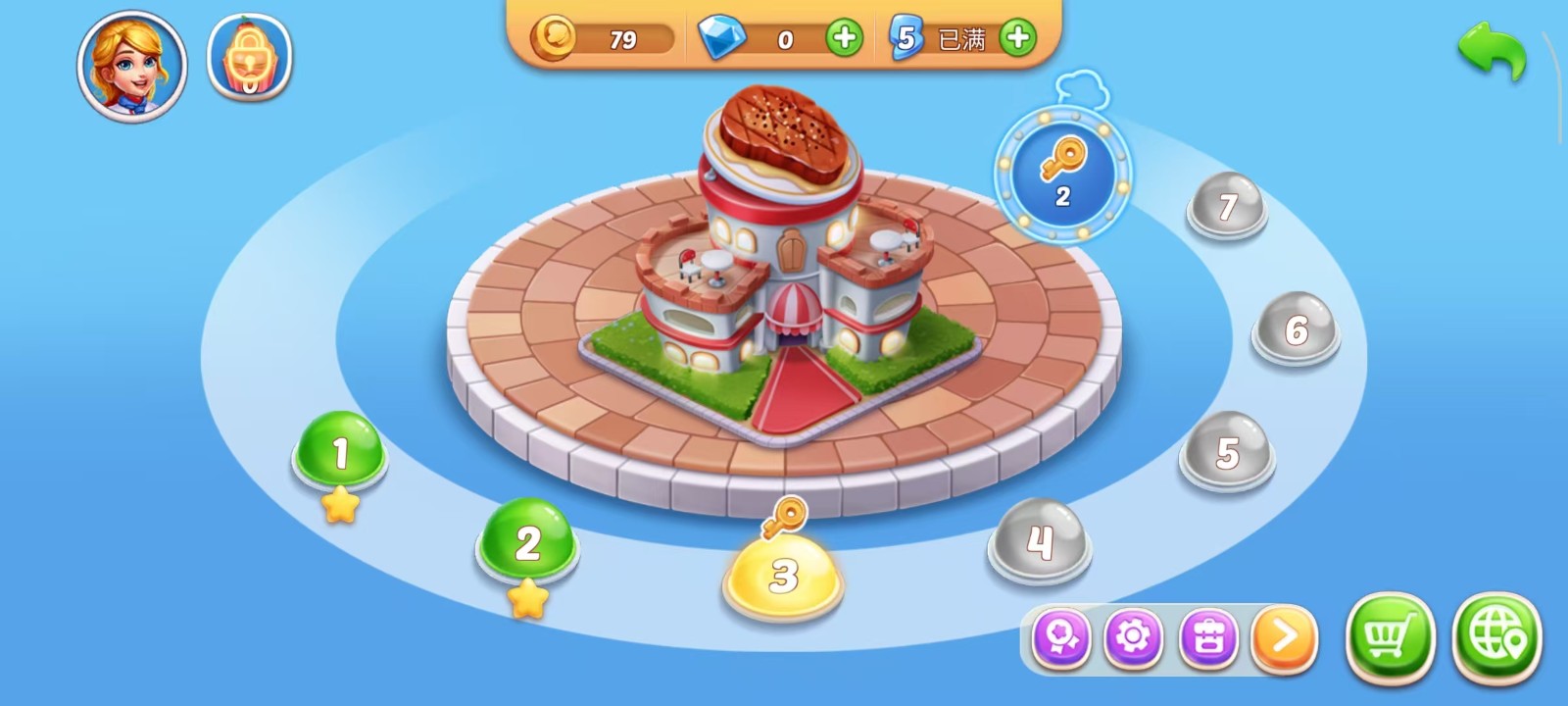Tap locked level 7 button

[x=1227, y=206]
